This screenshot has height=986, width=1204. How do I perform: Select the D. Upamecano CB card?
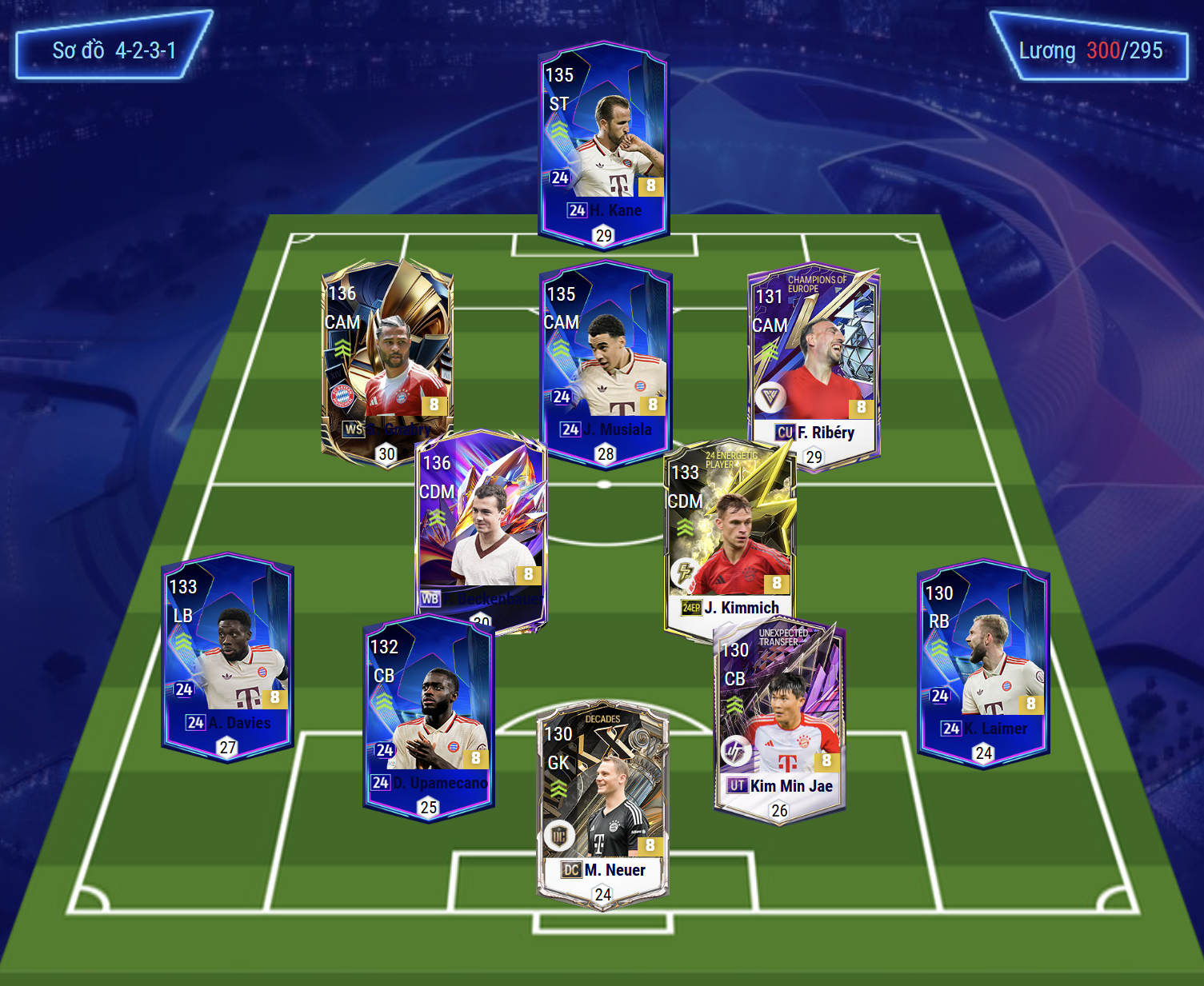tap(429, 716)
